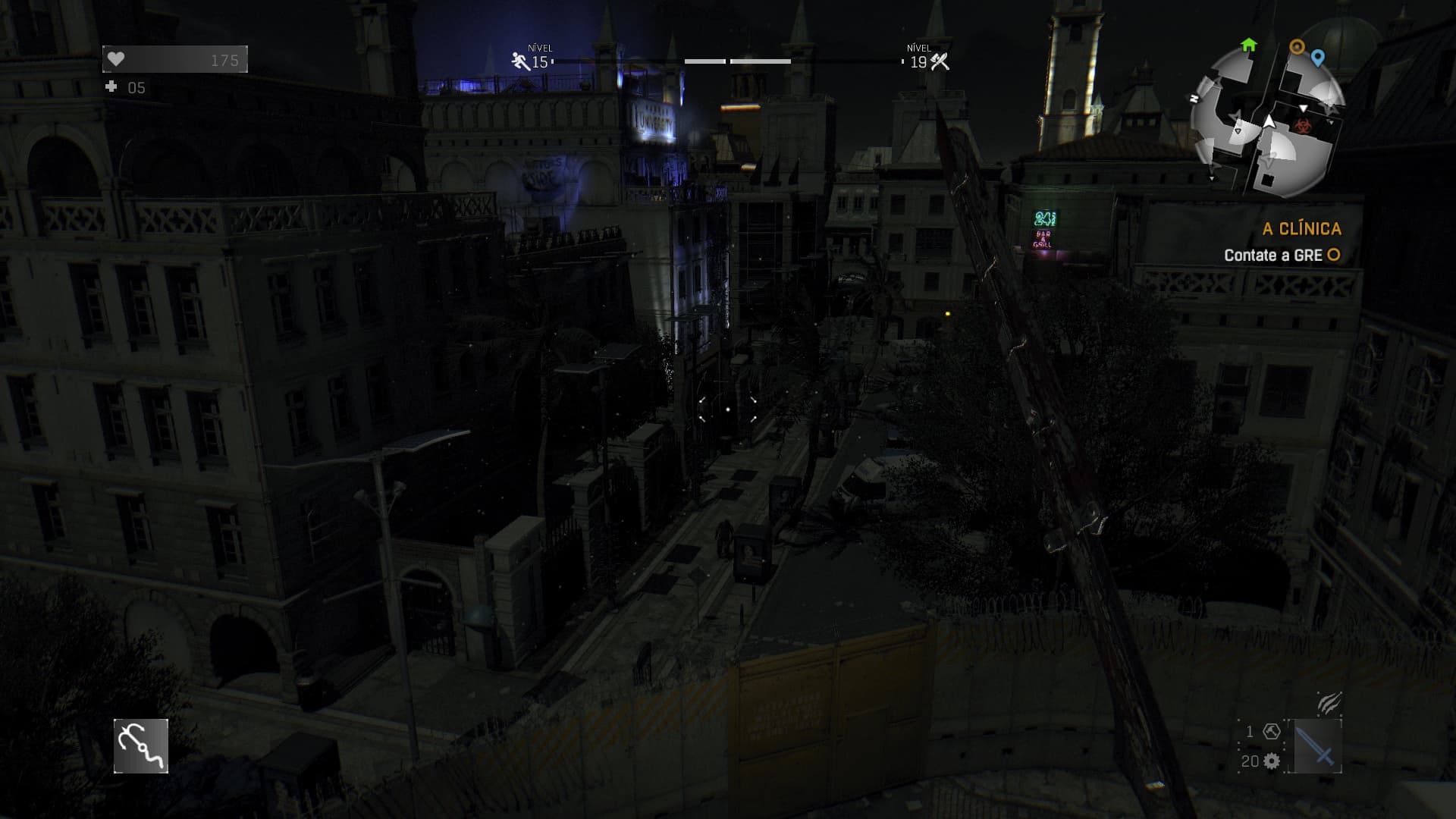
Task: Click the agility level runner icon
Action: tap(521, 61)
